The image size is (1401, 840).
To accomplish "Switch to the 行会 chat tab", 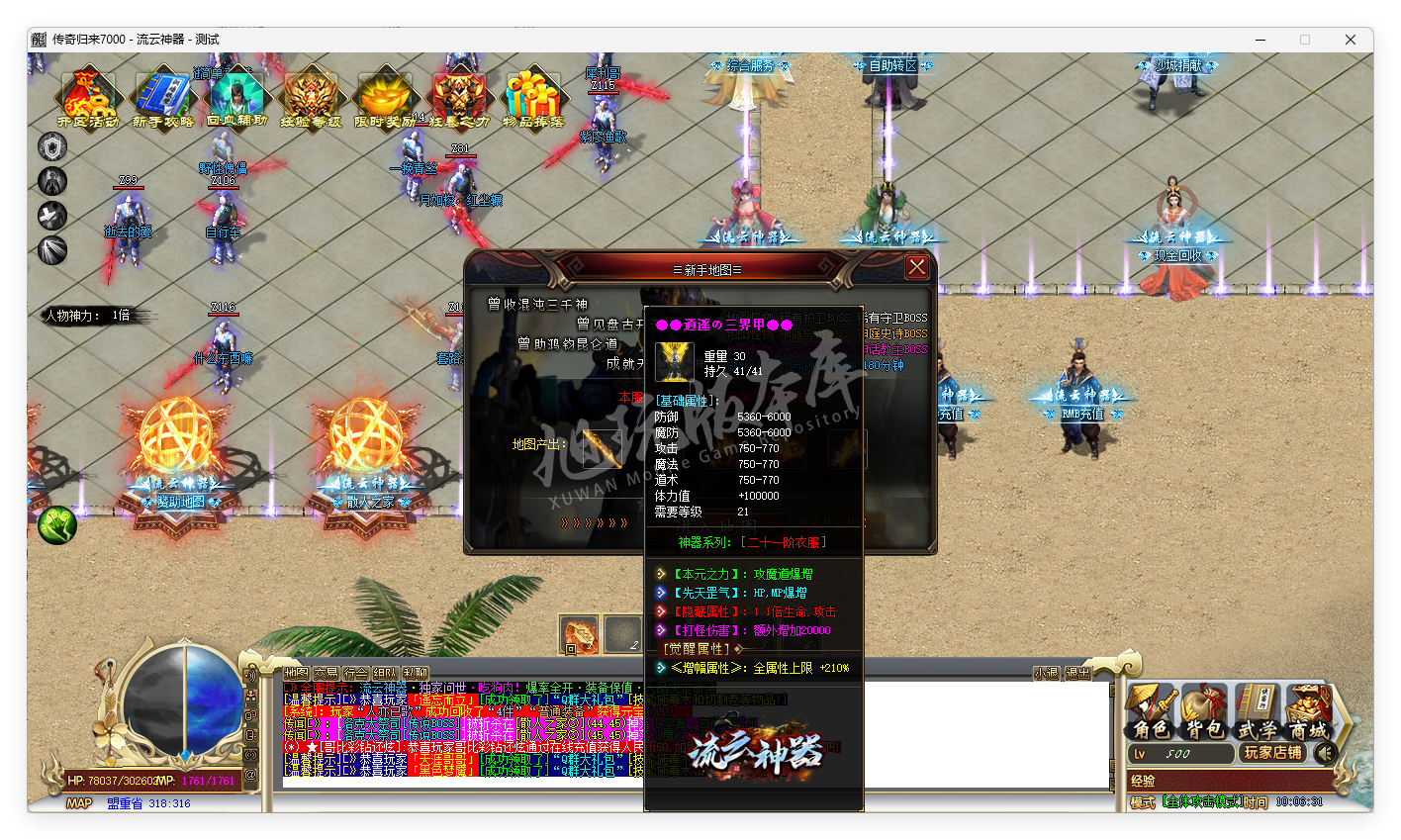I will [355, 673].
